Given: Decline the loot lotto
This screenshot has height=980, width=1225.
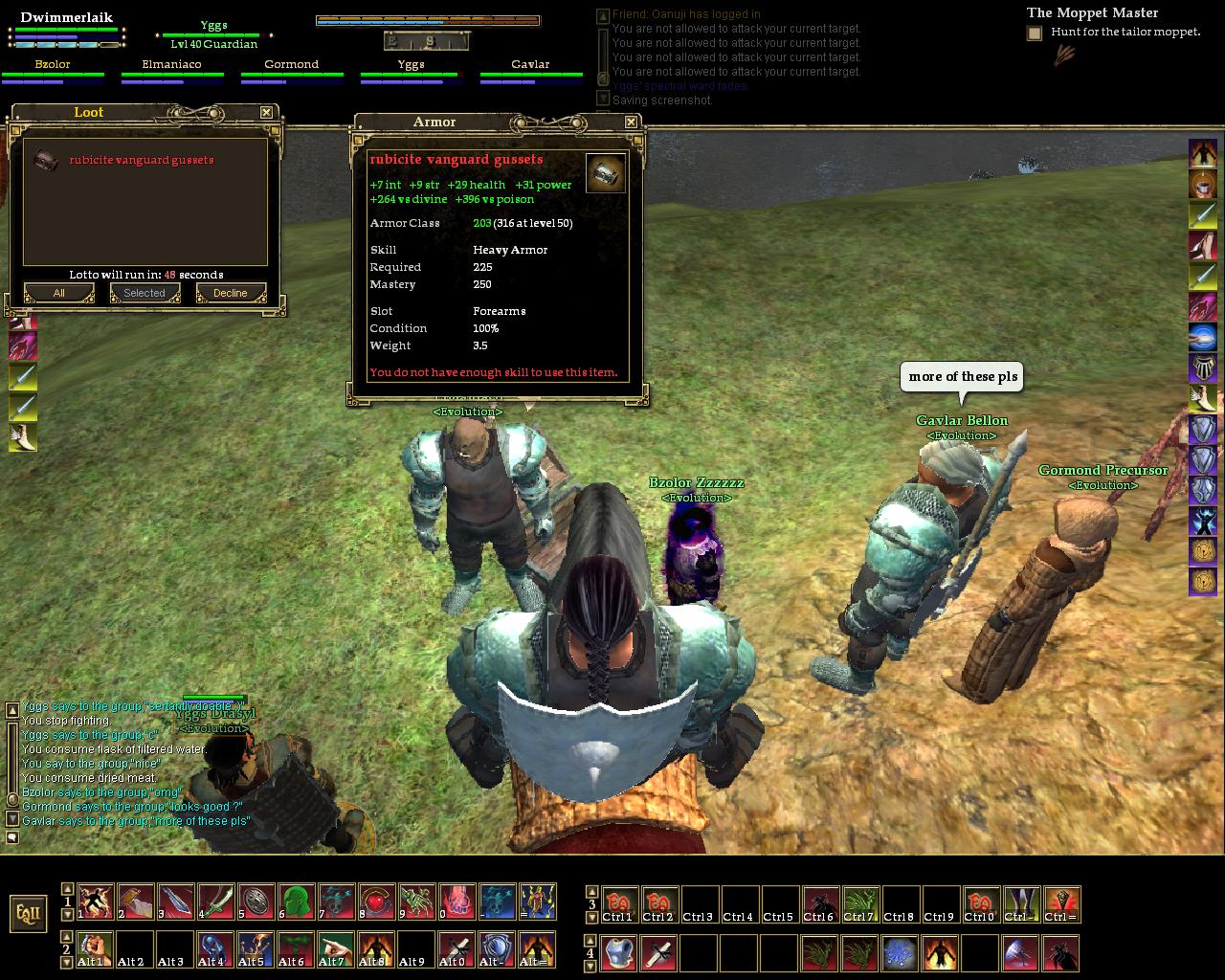Looking at the screenshot, I should click(x=231, y=293).
